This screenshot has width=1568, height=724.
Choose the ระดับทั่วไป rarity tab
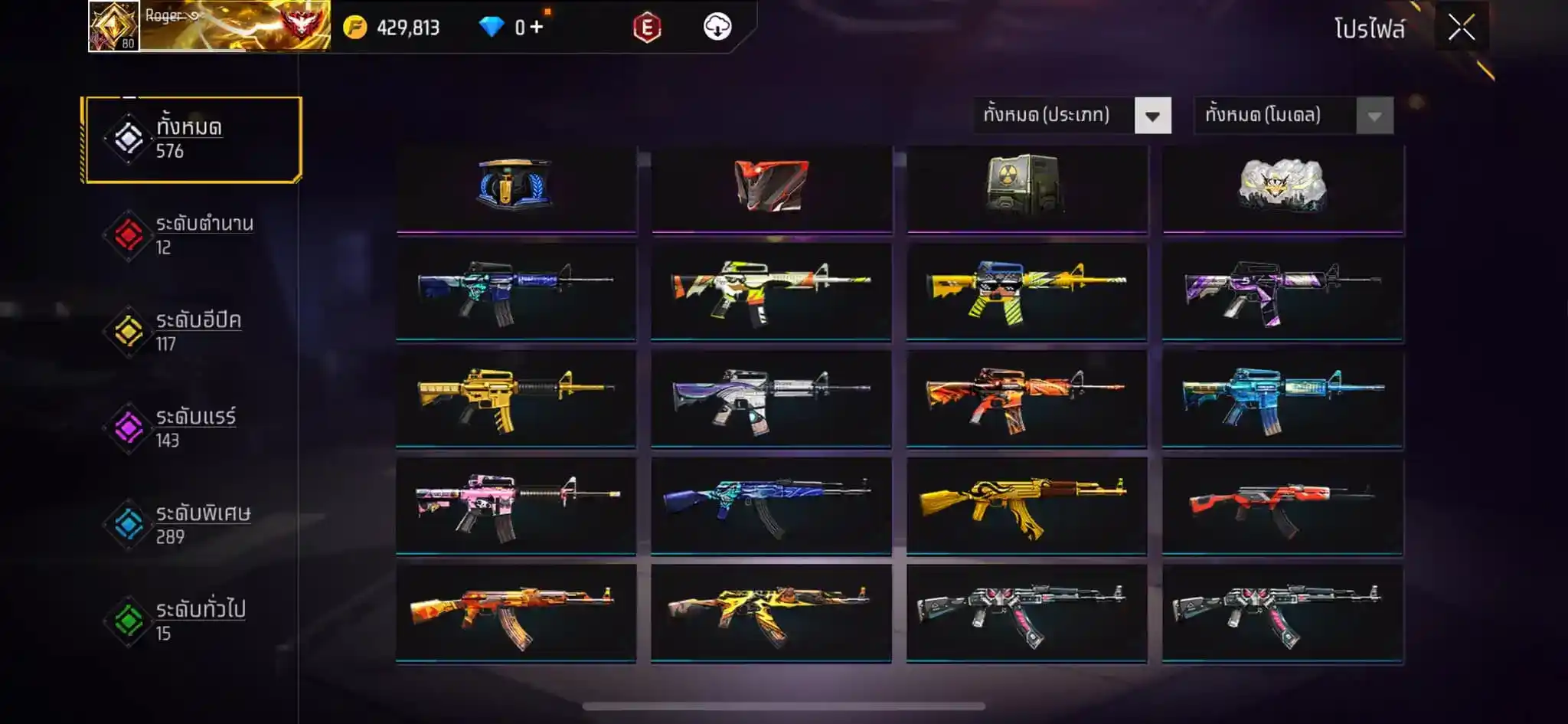tap(193, 621)
